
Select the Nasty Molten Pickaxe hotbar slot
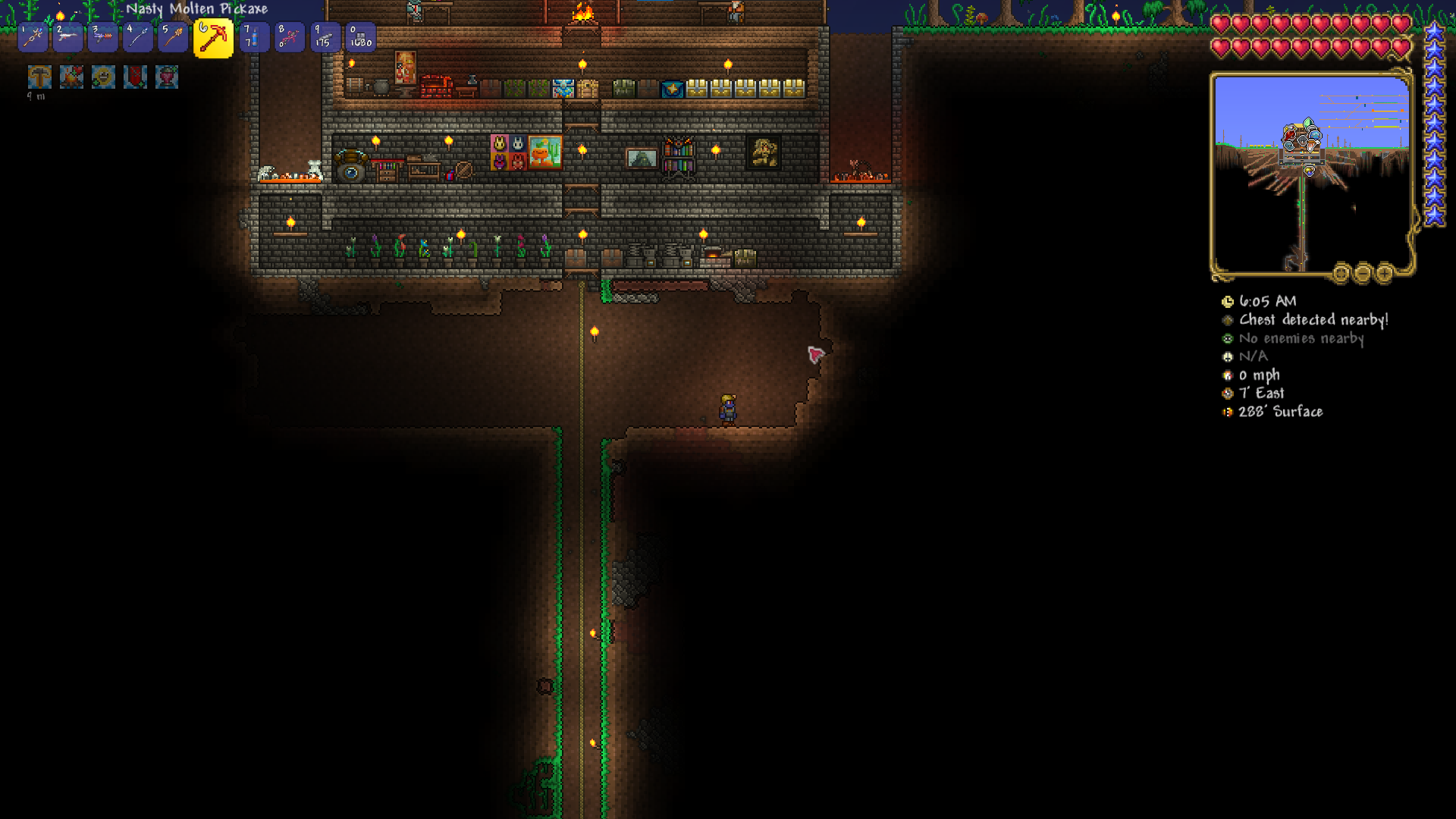click(x=213, y=38)
